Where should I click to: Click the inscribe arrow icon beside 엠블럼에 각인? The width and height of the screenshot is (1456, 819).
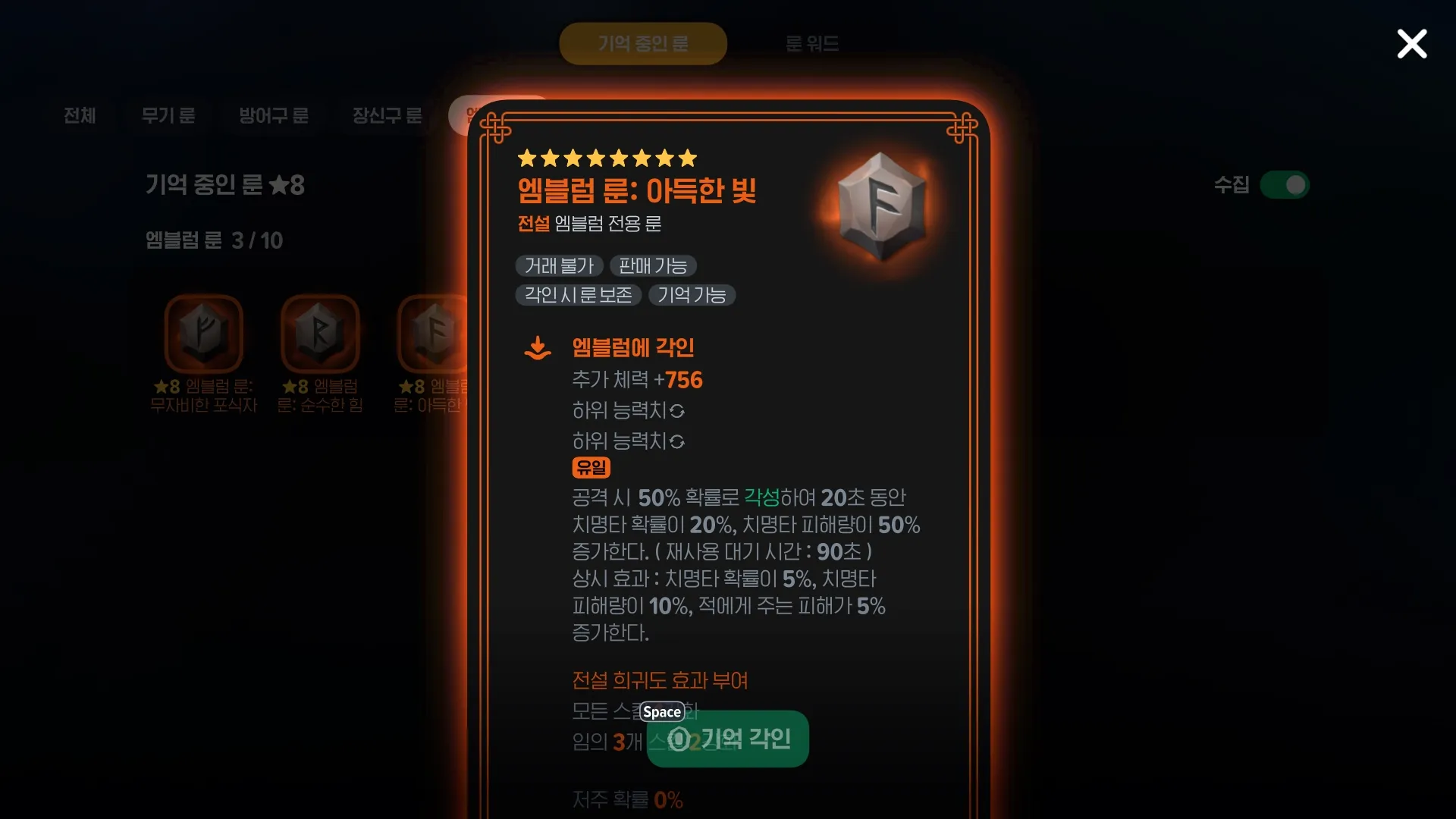pos(538,347)
